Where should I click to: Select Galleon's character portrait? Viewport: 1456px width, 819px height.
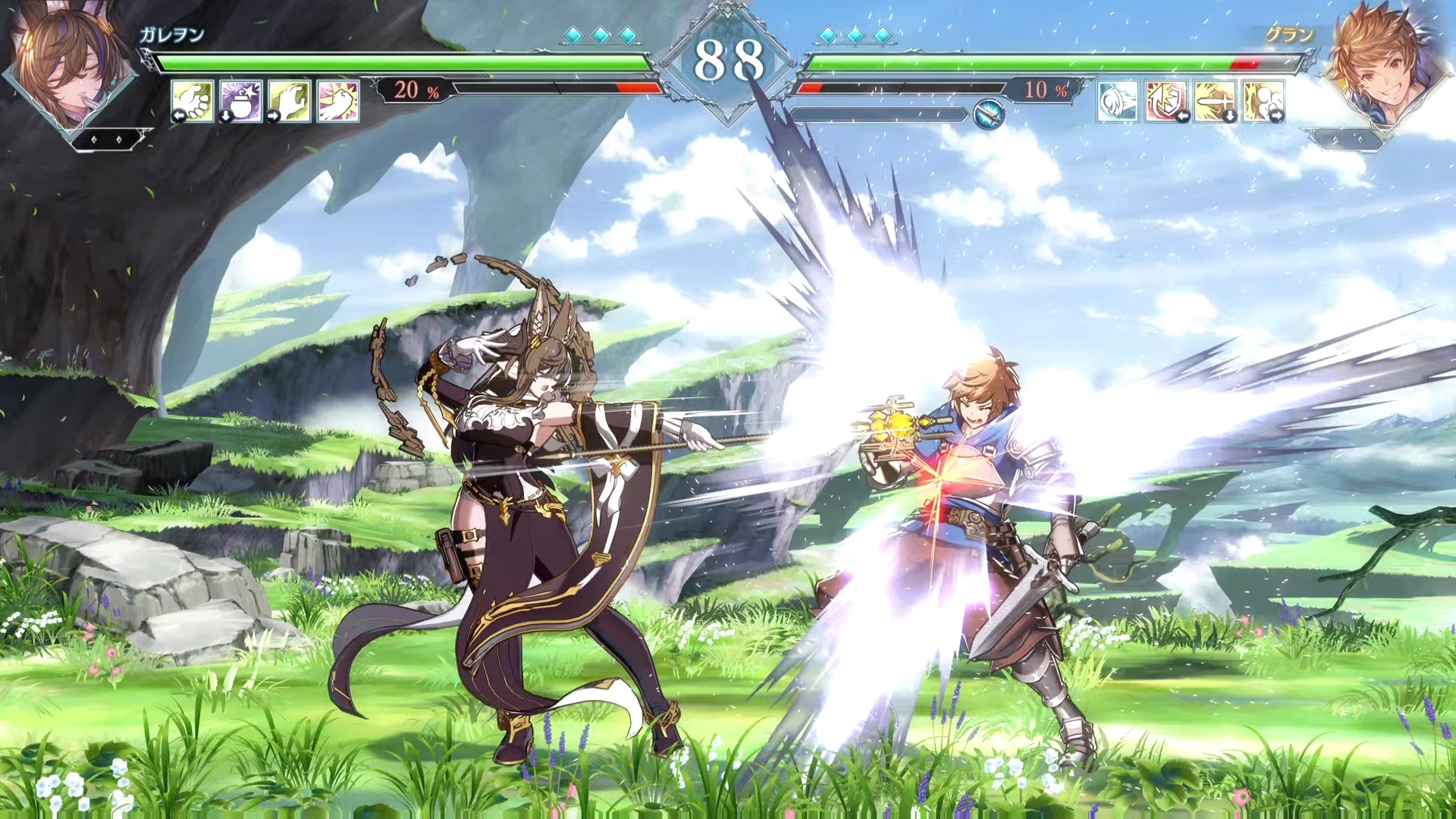[x=70, y=64]
